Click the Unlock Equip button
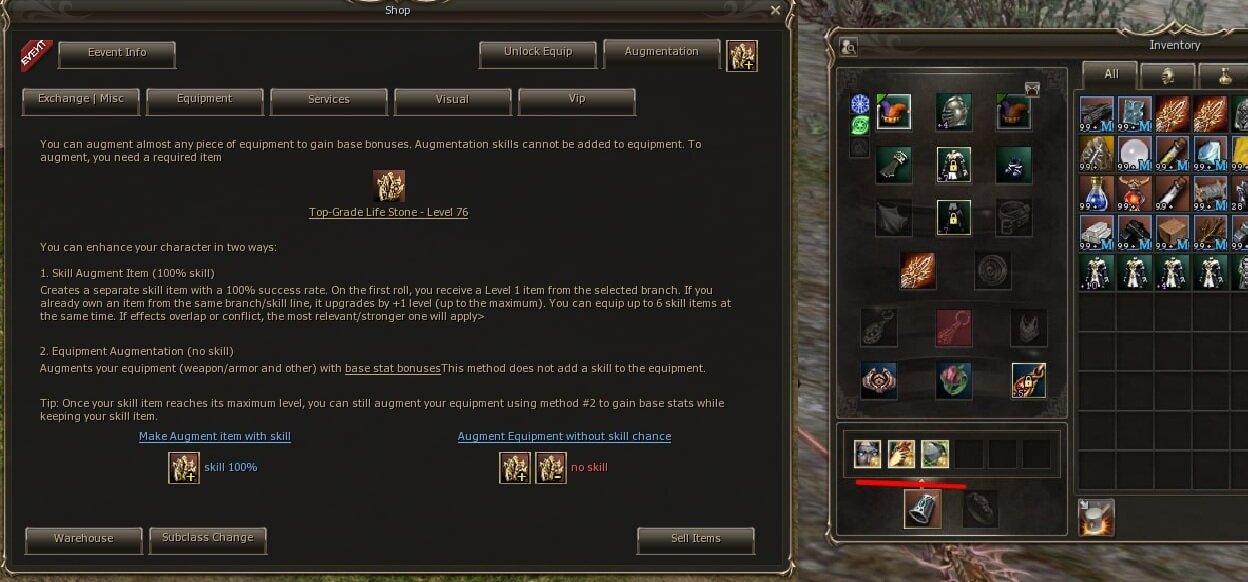The width and height of the screenshot is (1248, 582). [538, 53]
